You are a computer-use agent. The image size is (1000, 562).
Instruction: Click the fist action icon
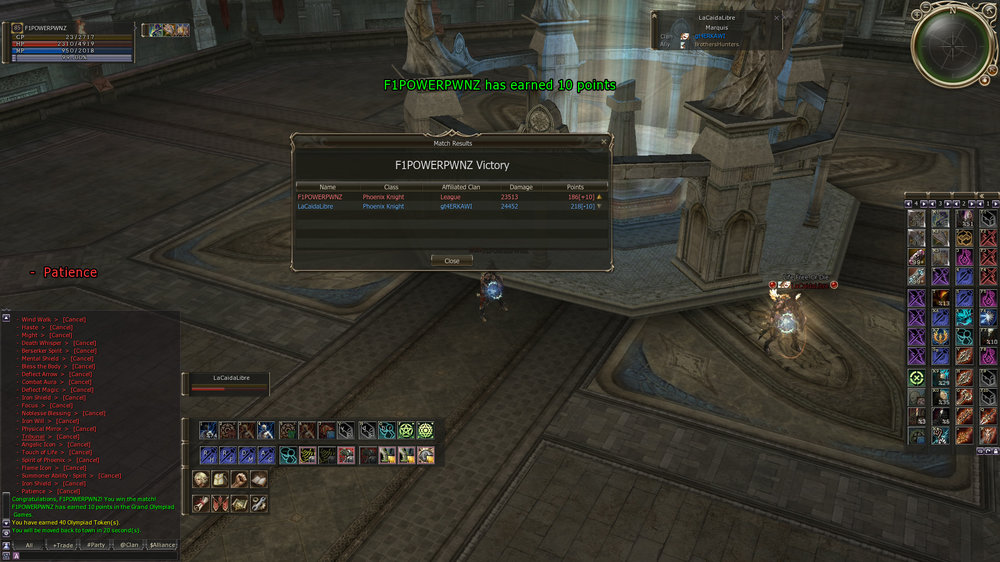coord(239,480)
